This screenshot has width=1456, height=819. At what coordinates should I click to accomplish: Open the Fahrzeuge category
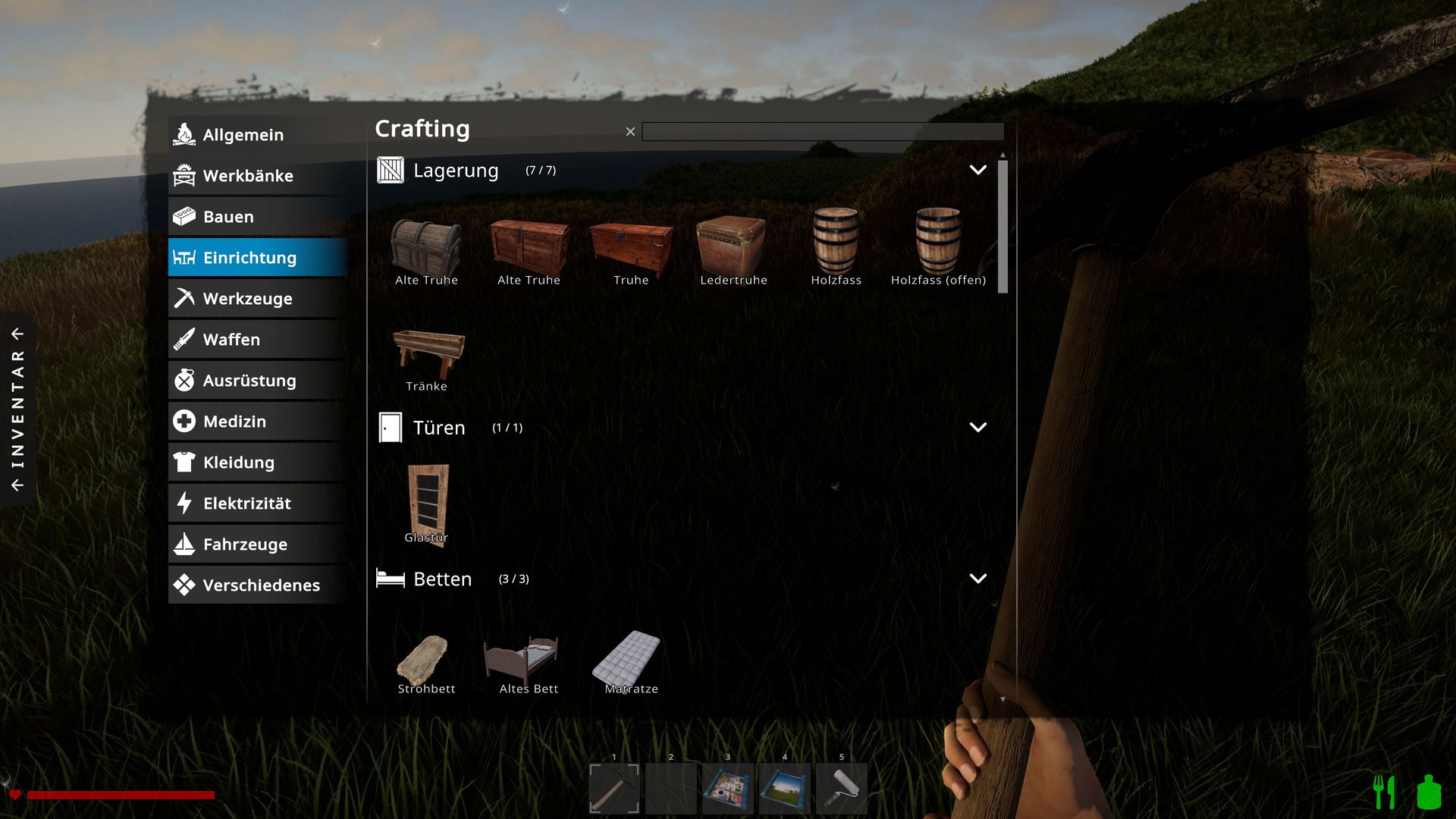[257, 544]
